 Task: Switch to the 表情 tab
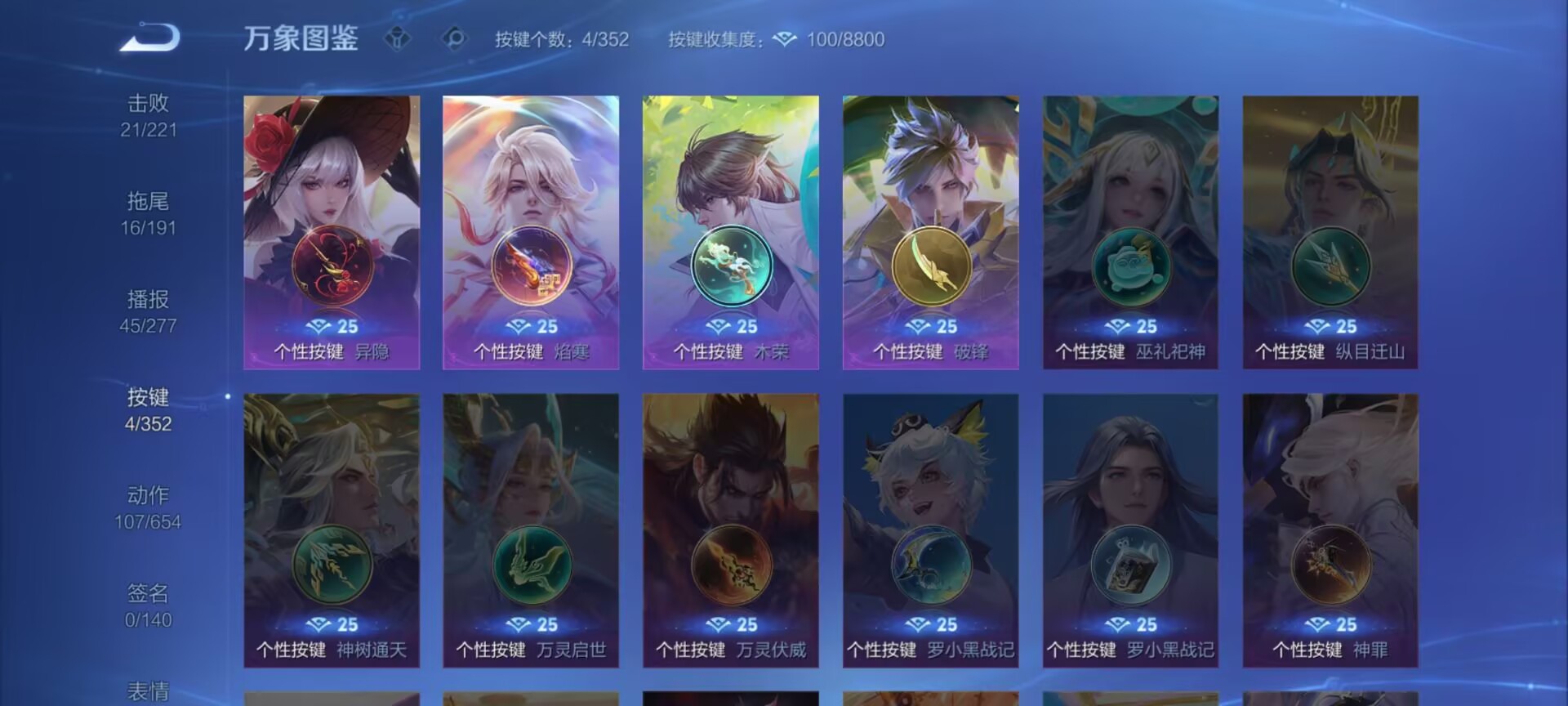click(148, 691)
